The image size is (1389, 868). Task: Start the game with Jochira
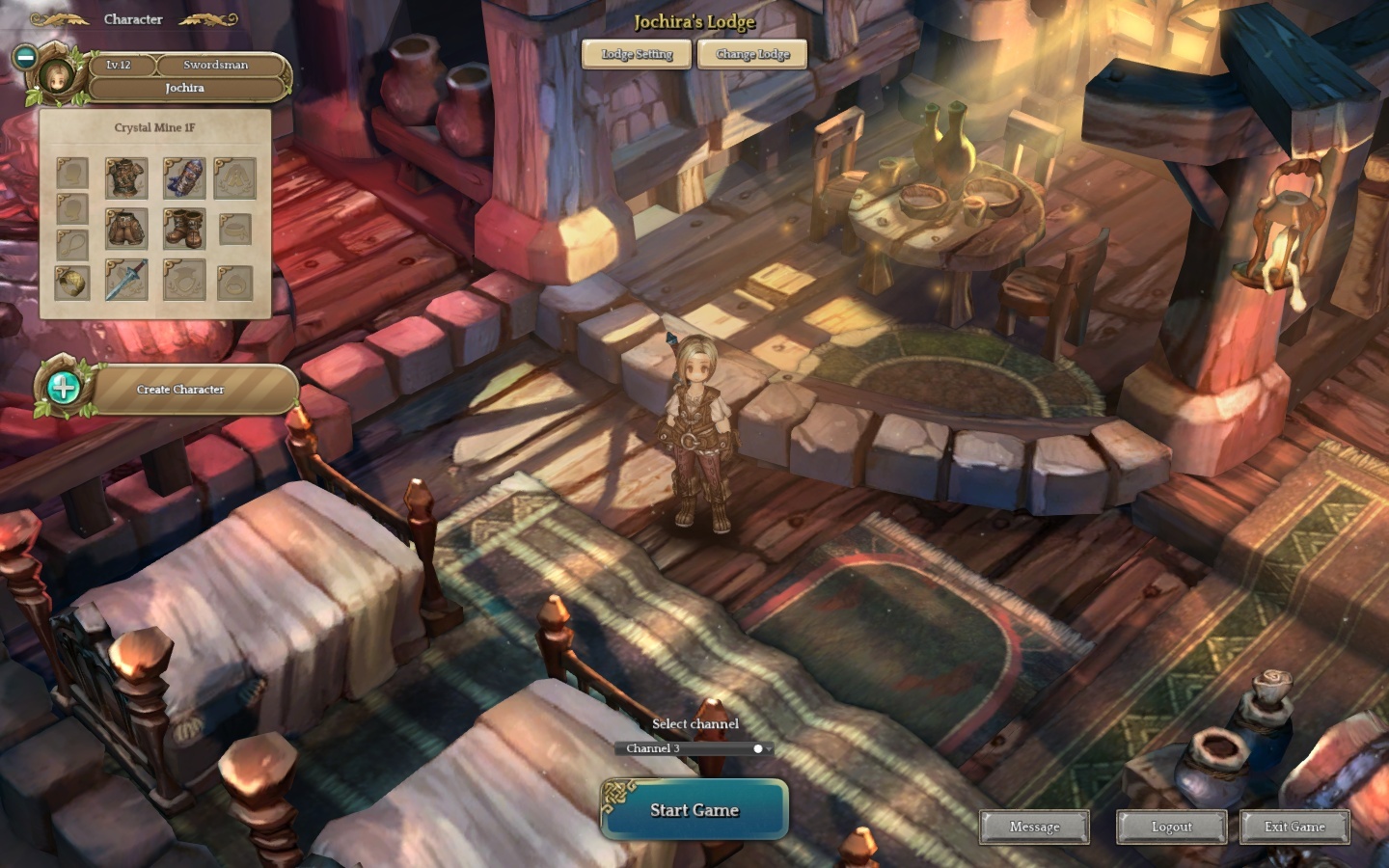[x=694, y=810]
